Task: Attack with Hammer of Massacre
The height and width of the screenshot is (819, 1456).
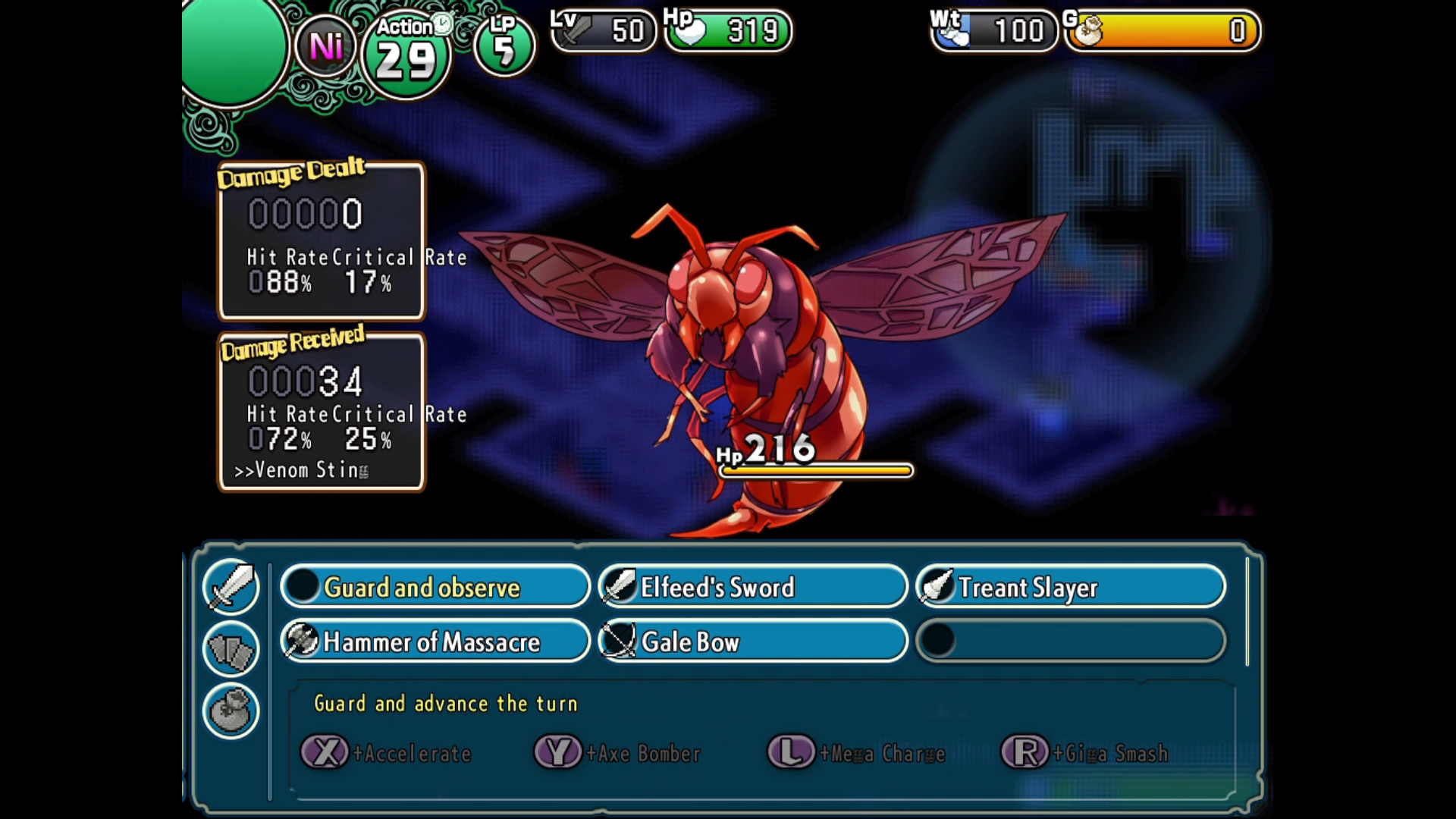Action: pyautogui.click(x=435, y=642)
